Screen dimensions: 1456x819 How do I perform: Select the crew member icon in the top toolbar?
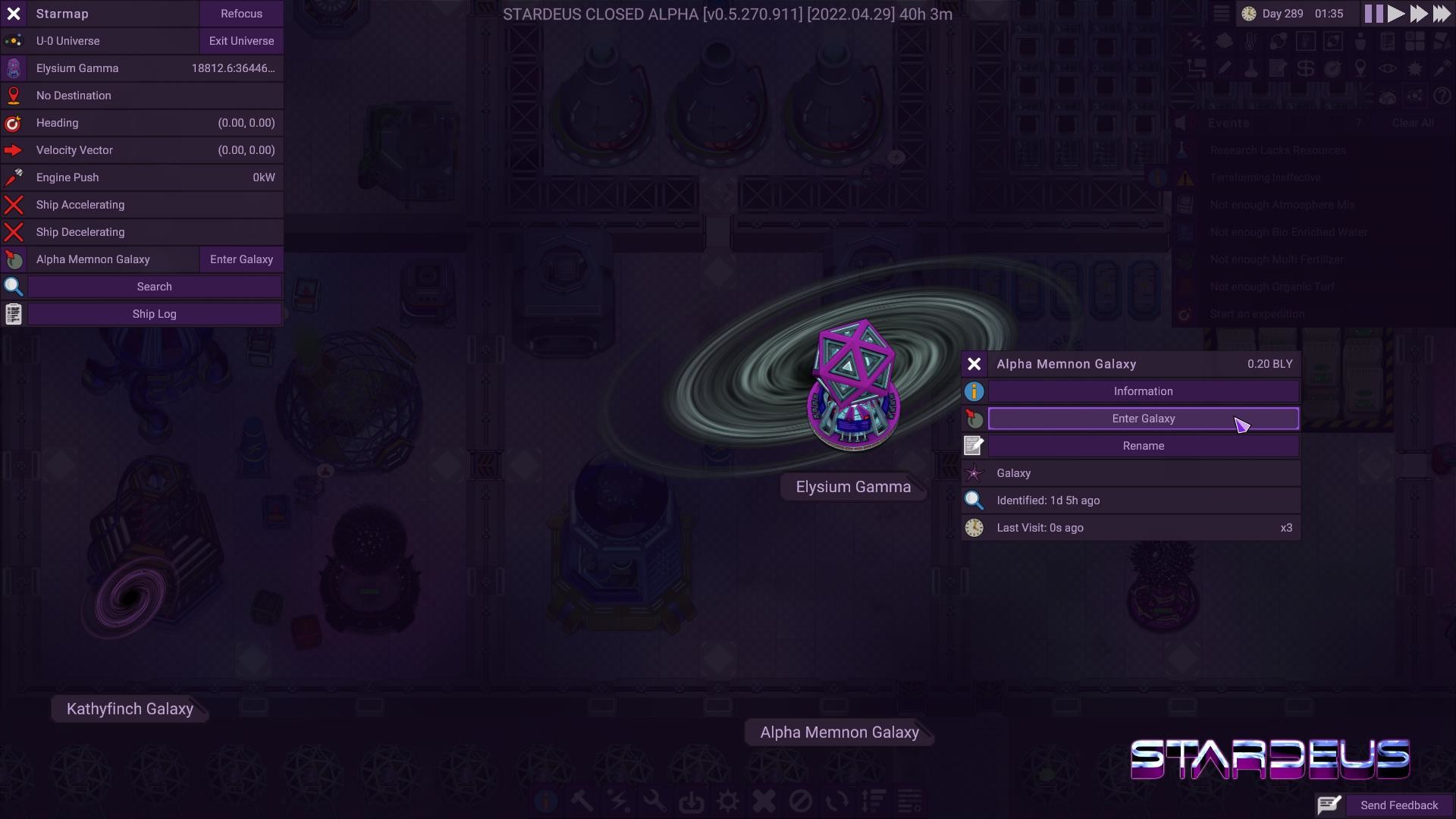(x=1360, y=41)
